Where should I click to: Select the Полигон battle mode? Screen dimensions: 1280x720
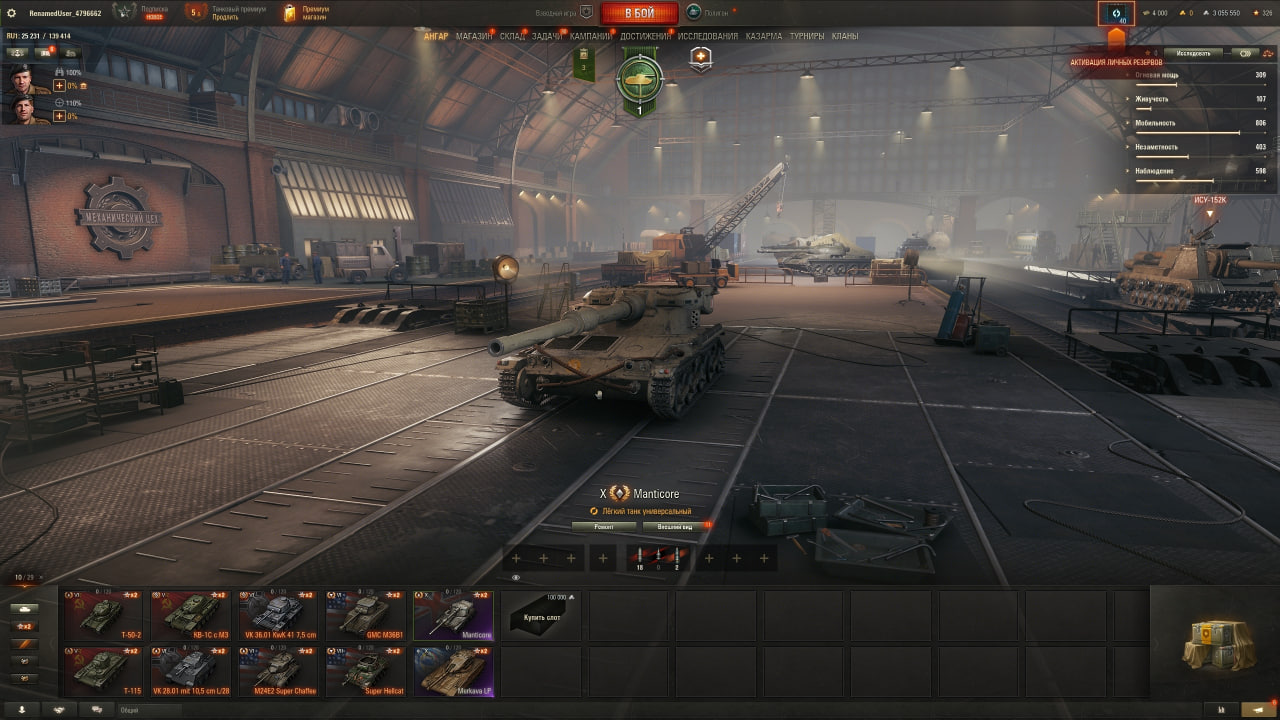(708, 13)
